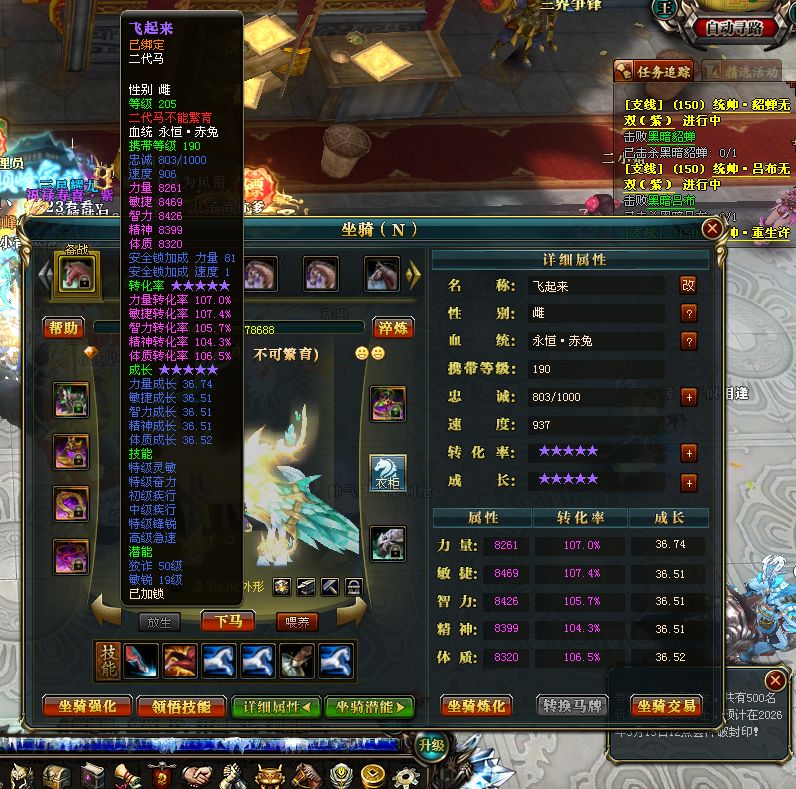Click the 淬炼 tempering button
This screenshot has height=789, width=796.
(x=393, y=328)
